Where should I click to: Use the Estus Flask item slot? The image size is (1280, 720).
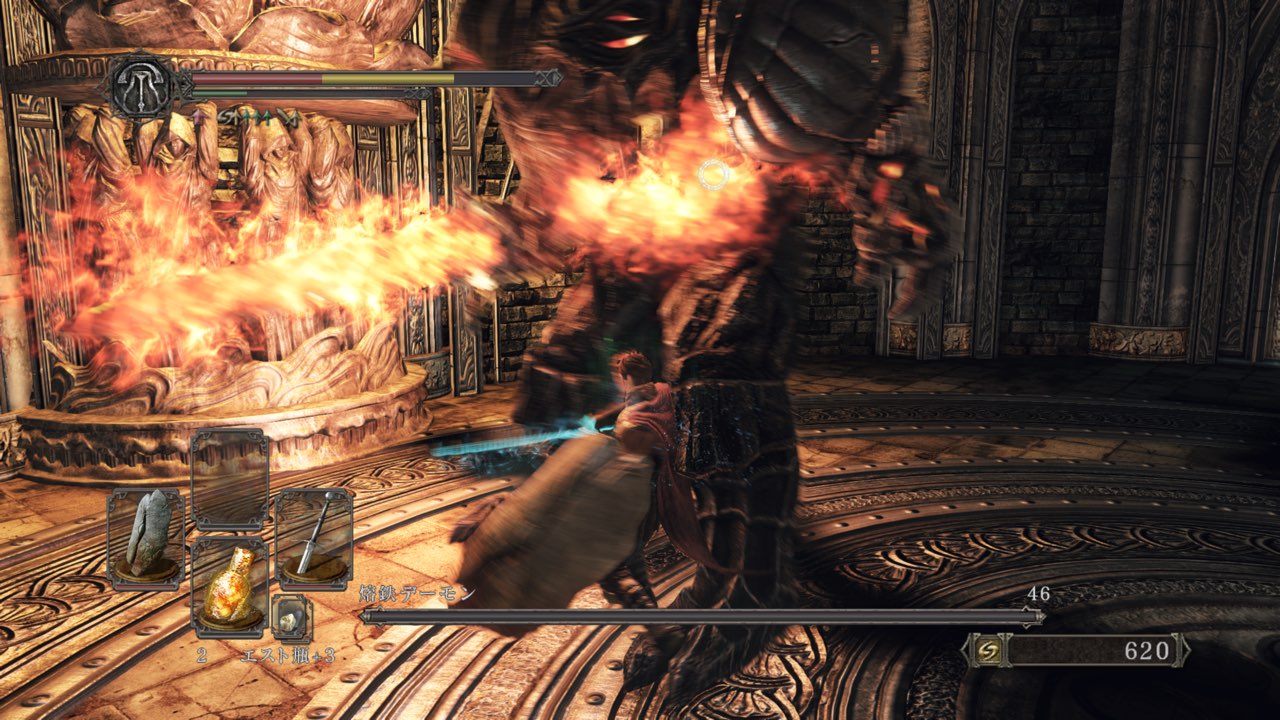[x=230, y=588]
